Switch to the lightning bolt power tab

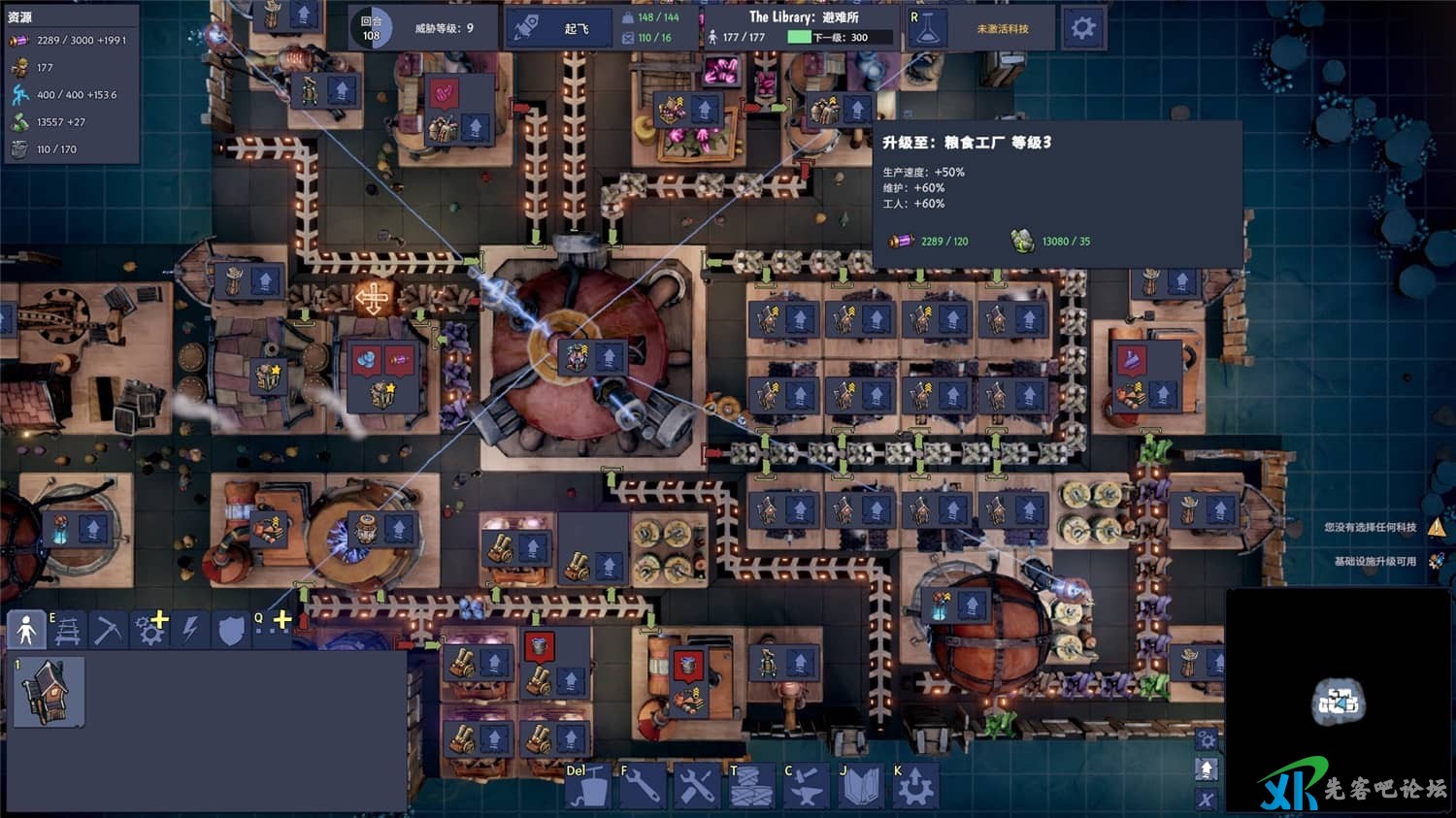click(191, 631)
